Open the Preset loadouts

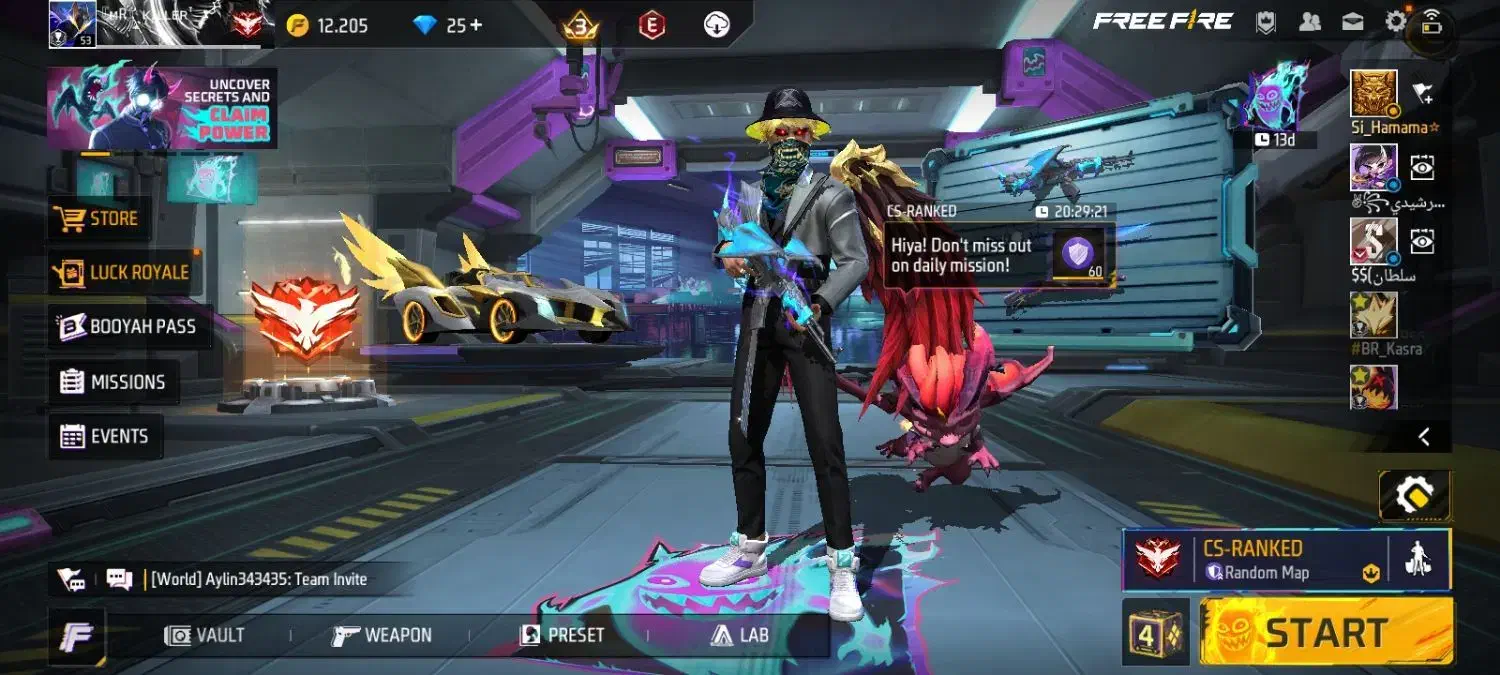click(x=562, y=635)
